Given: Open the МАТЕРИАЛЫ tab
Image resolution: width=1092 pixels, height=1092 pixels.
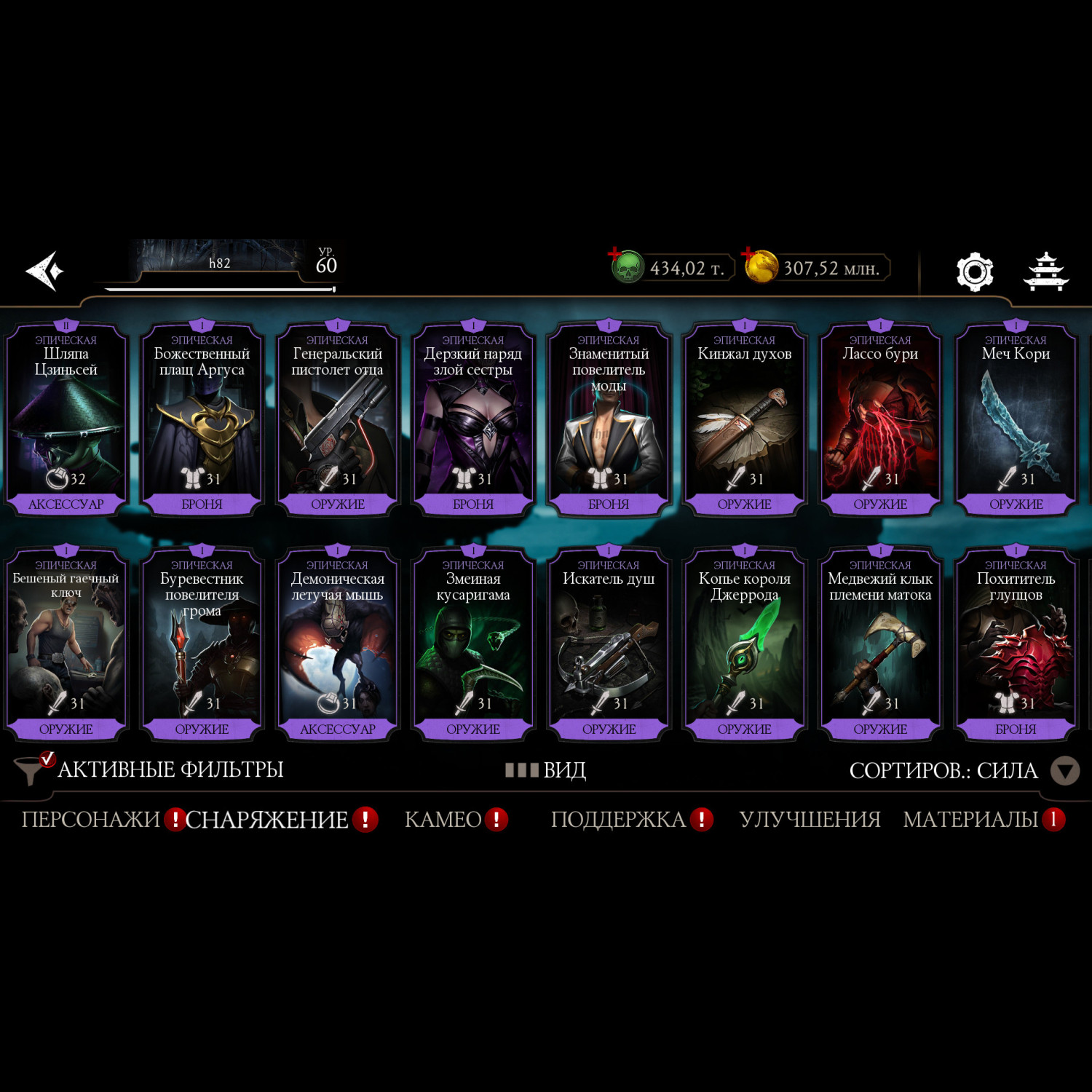Looking at the screenshot, I should tap(970, 820).
